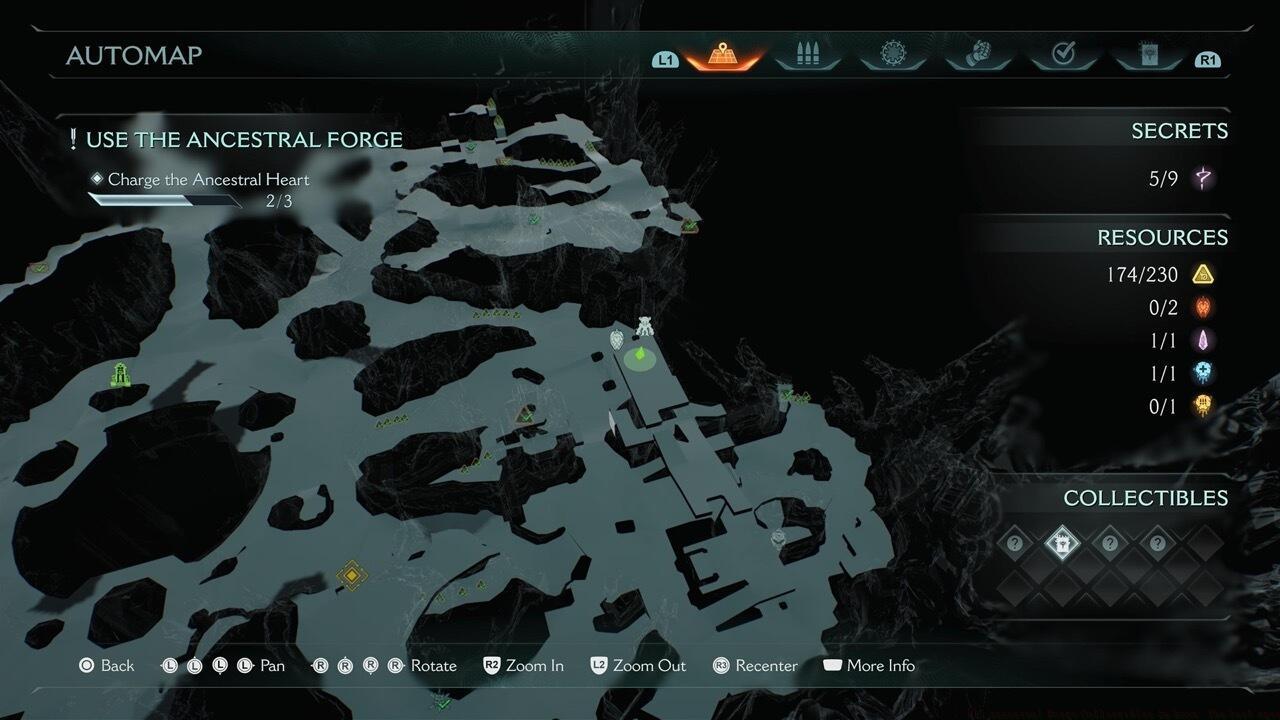The image size is (1280, 720).
Task: Select the green shrine marker on the map
Action: coord(121,375)
